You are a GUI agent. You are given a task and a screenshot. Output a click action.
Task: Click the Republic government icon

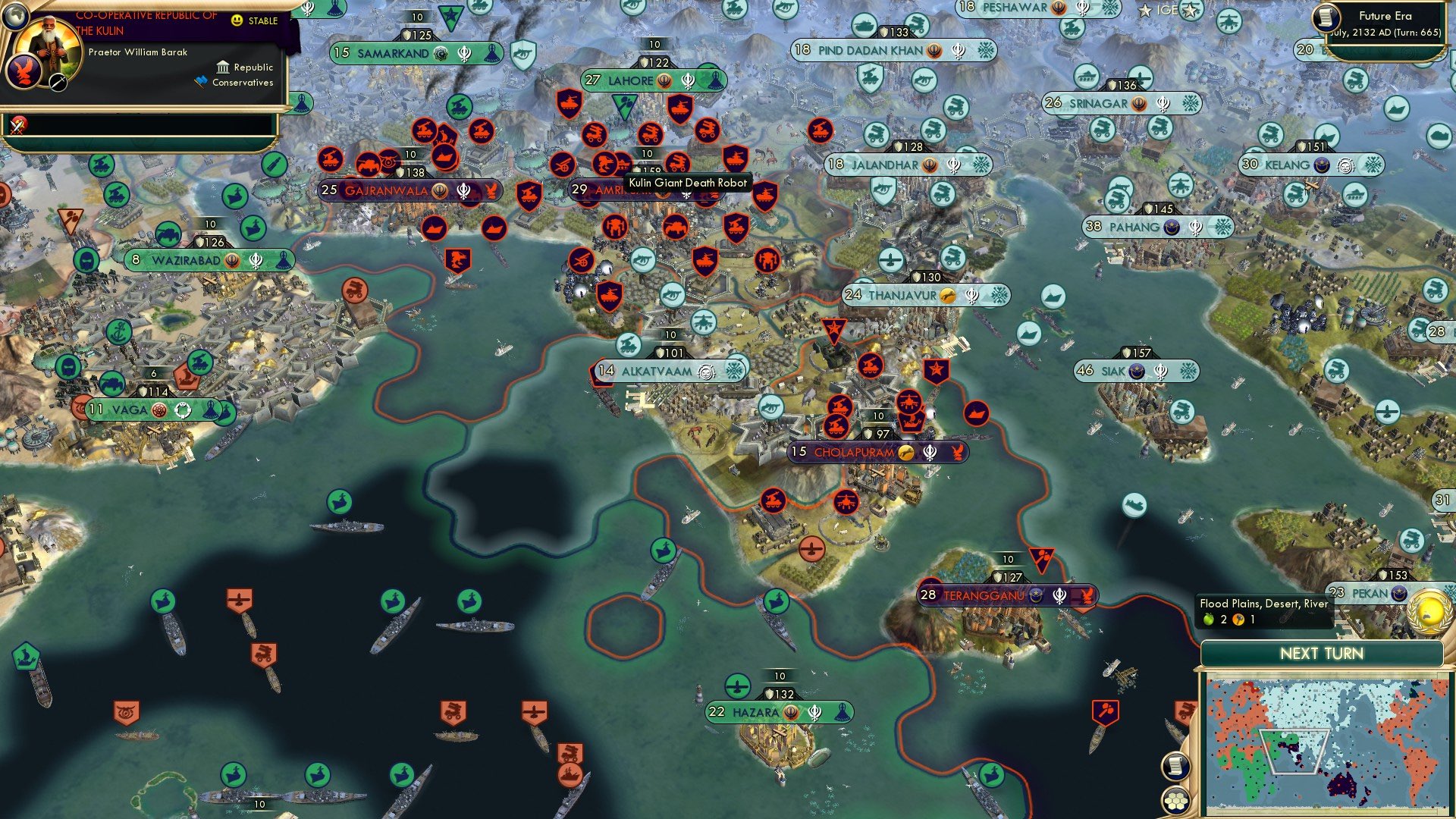click(222, 68)
